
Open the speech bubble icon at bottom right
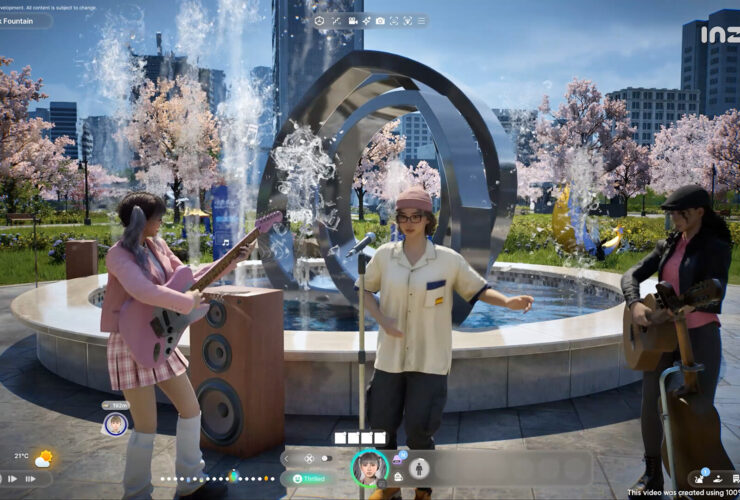click(x=733, y=479)
